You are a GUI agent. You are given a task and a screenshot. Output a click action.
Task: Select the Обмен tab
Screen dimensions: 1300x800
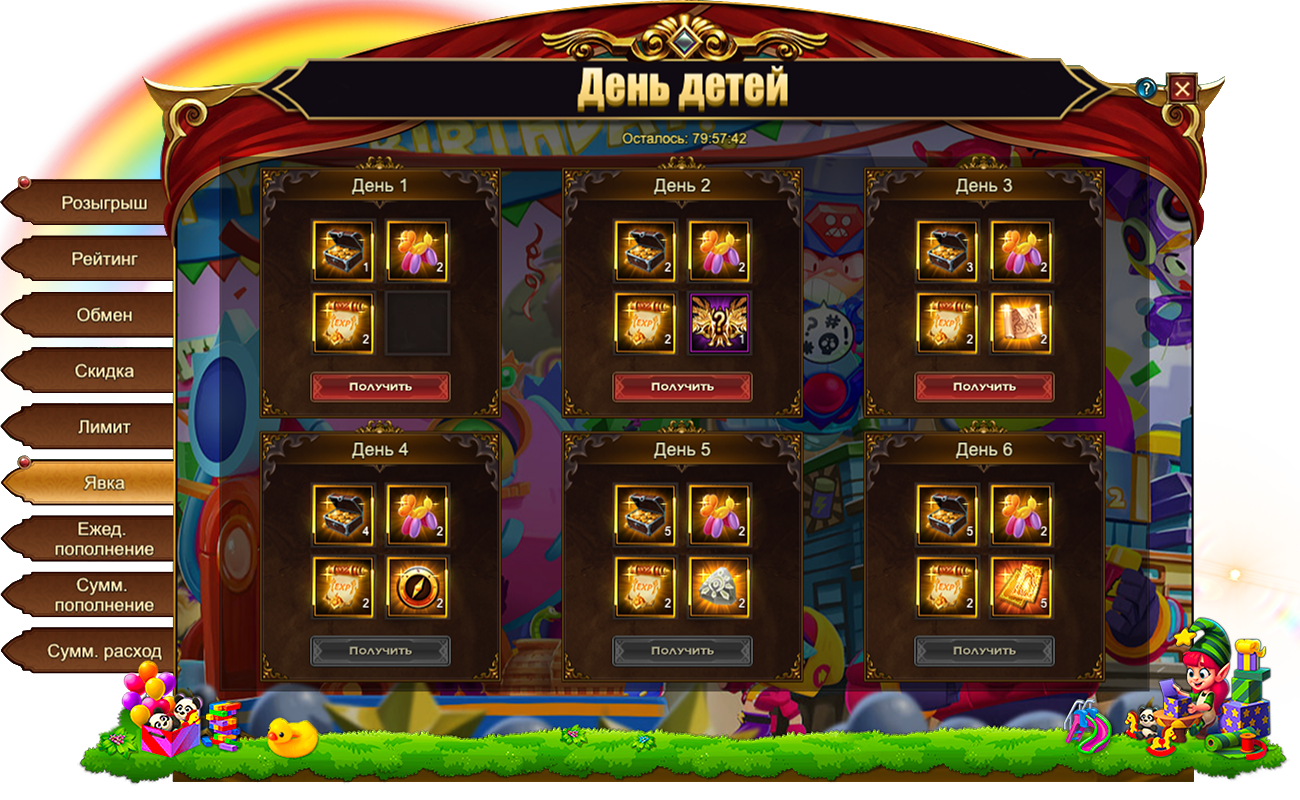pyautogui.click(x=103, y=315)
